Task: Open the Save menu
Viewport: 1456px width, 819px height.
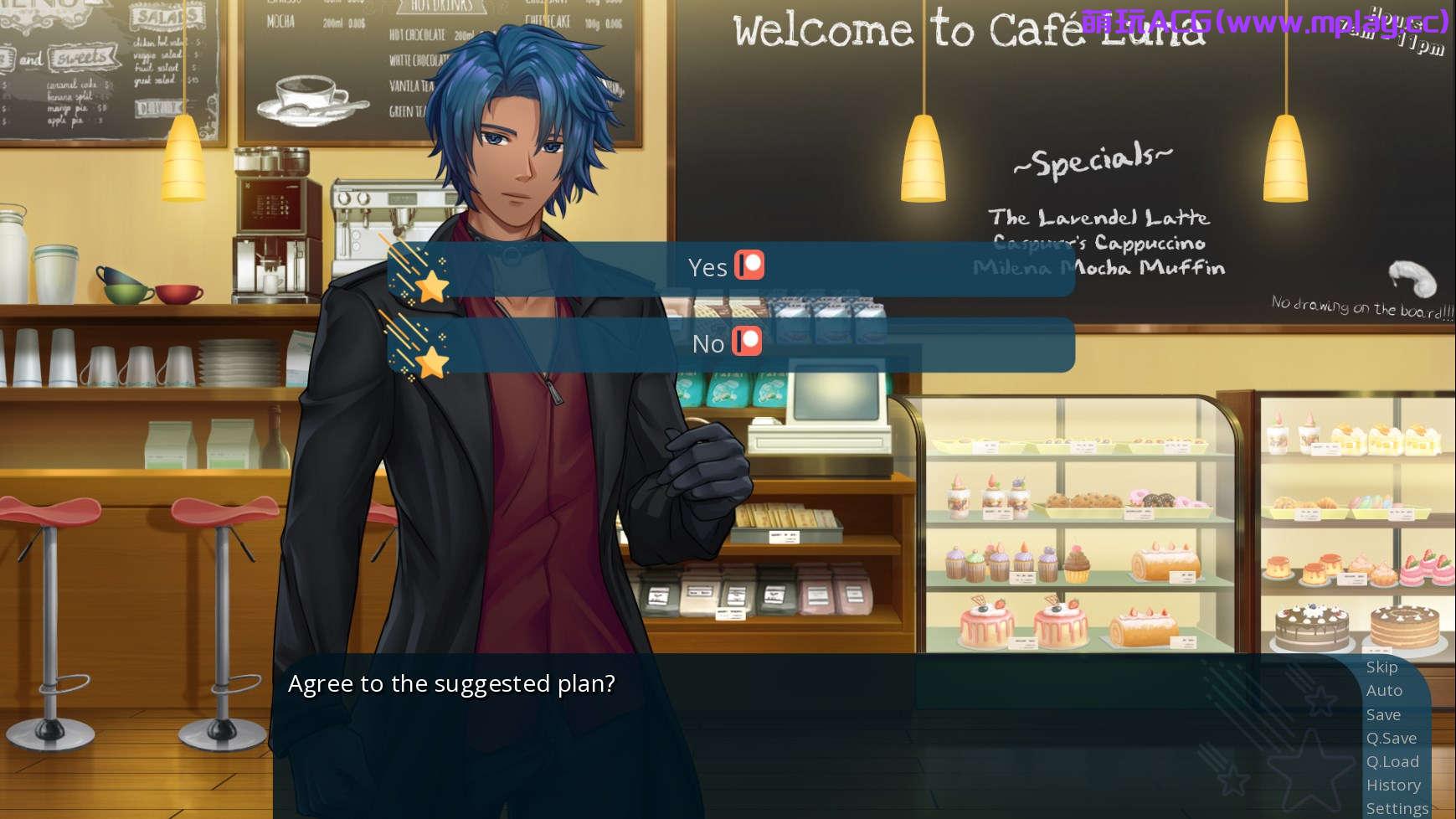Action: [x=1383, y=715]
